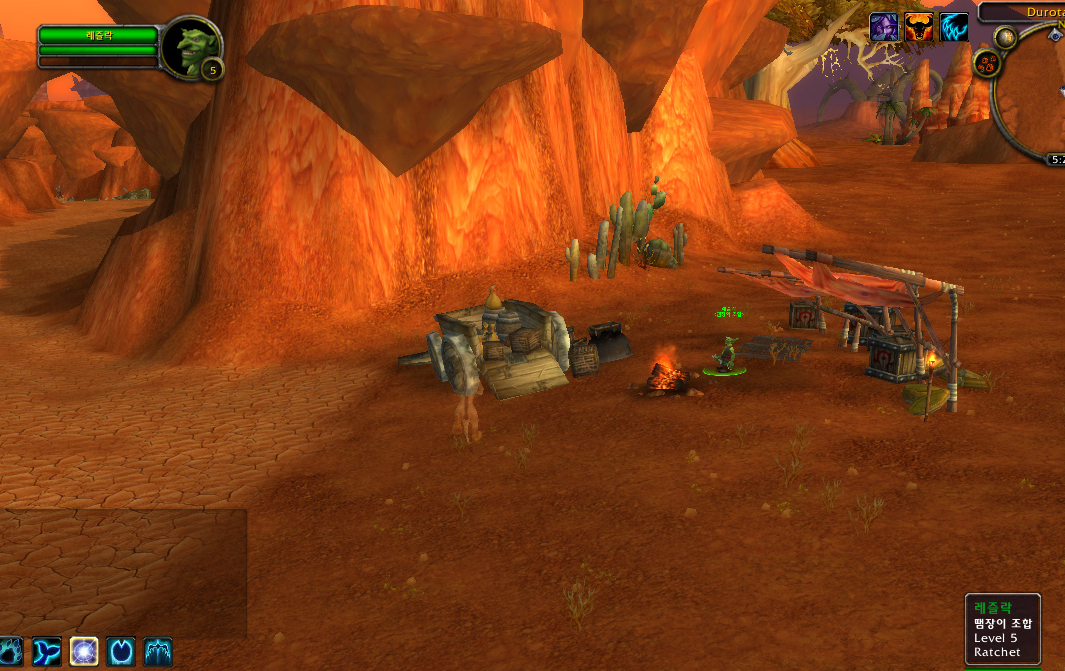Open the Durotar zone name bar
1065x671 pixels.
pos(1022,12)
